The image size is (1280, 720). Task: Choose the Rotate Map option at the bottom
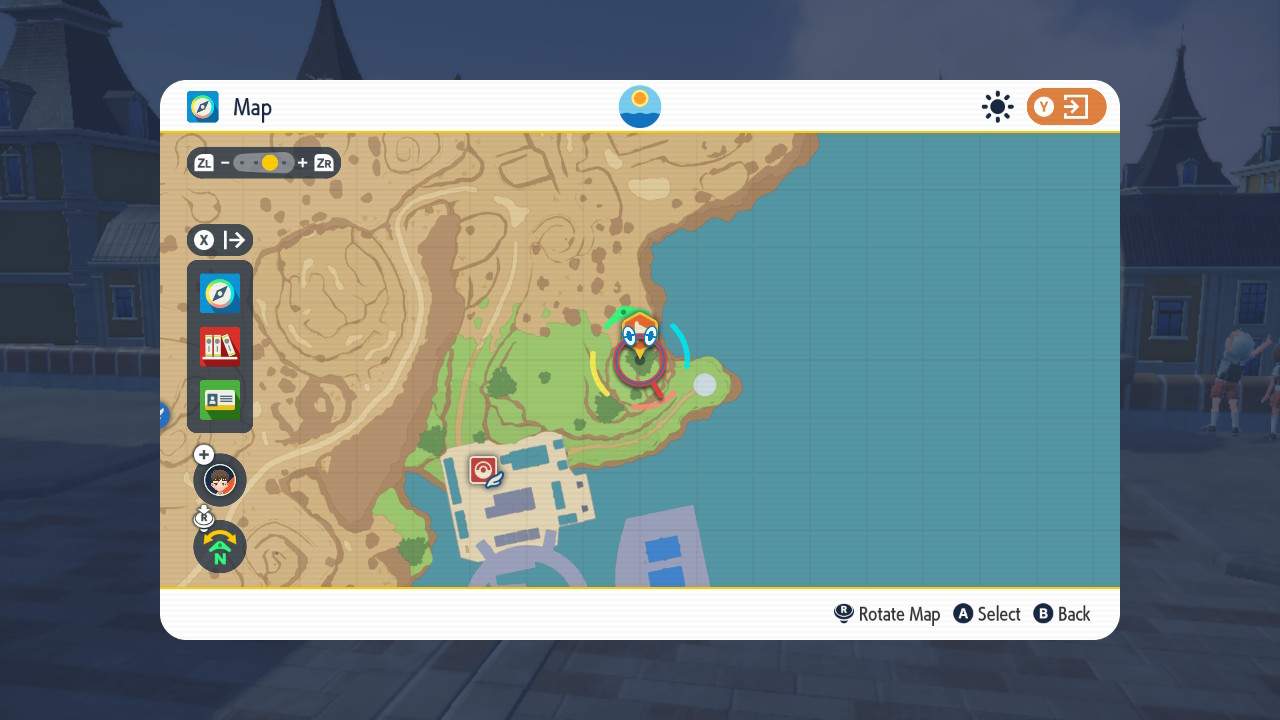click(887, 614)
